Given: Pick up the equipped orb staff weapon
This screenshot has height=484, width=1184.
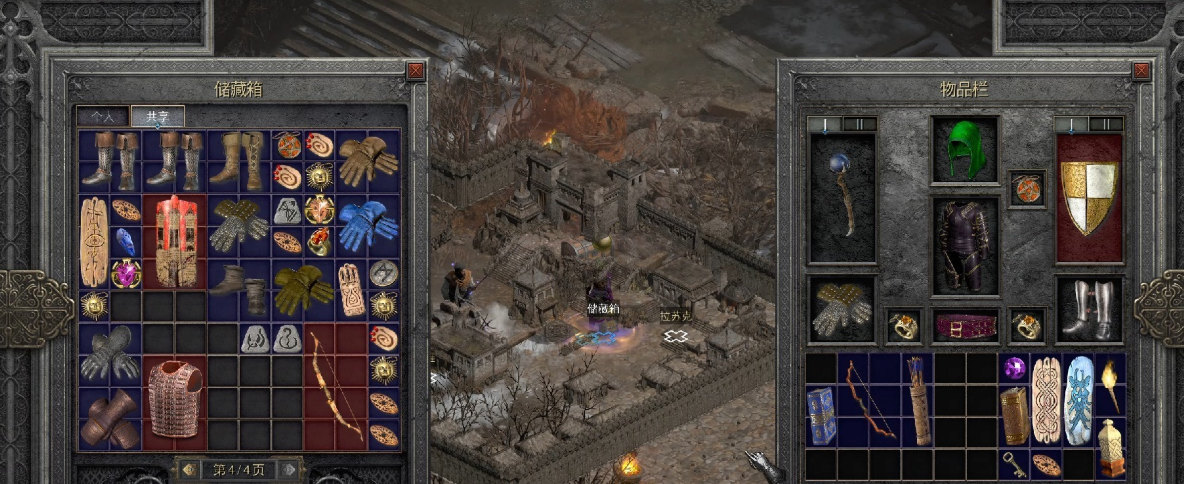Looking at the screenshot, I should [842, 198].
